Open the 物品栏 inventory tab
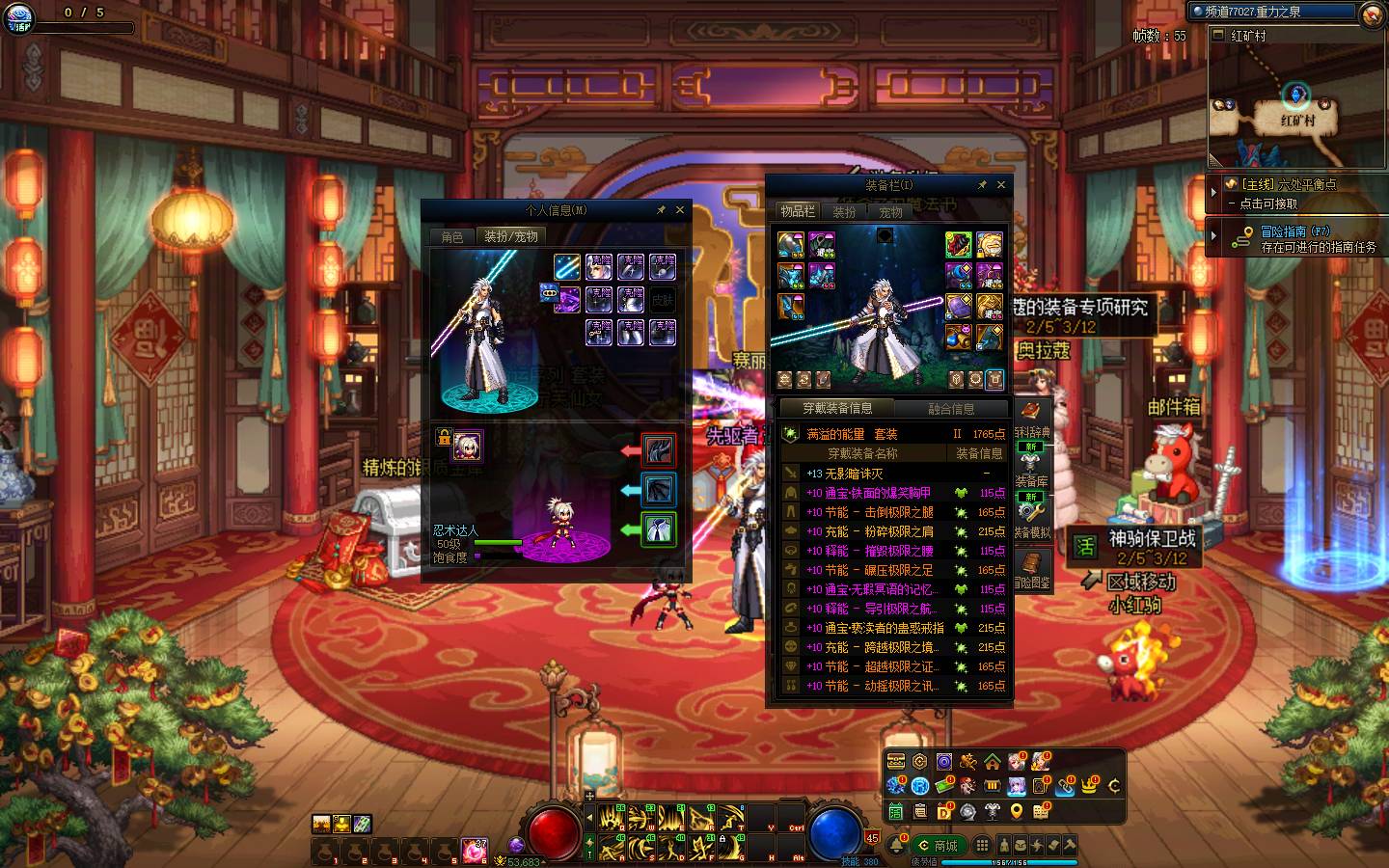Screen dimensions: 1389x868 point(798,211)
